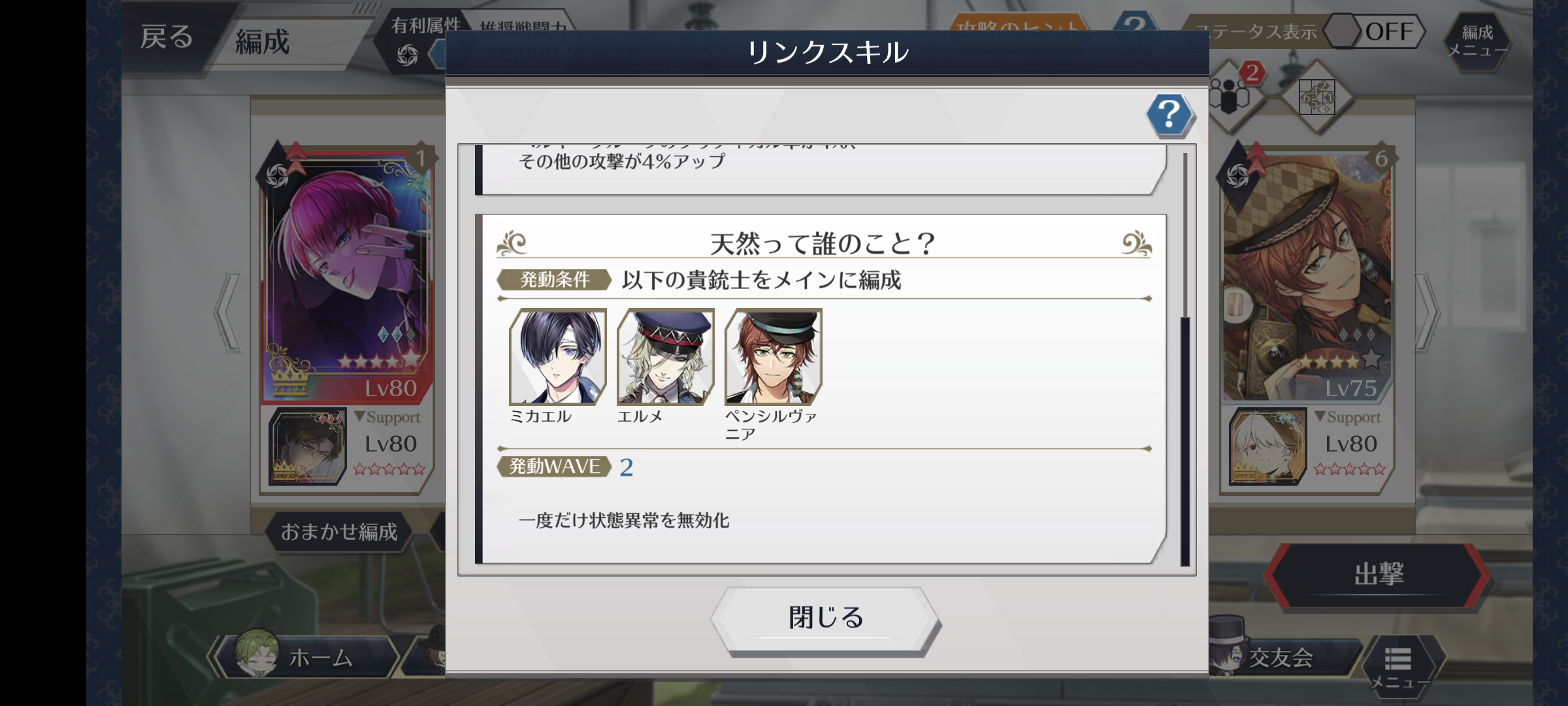Image resolution: width=1568 pixels, height=706 pixels.
Task: Choose おまかせ編成 auto formation
Action: click(339, 532)
